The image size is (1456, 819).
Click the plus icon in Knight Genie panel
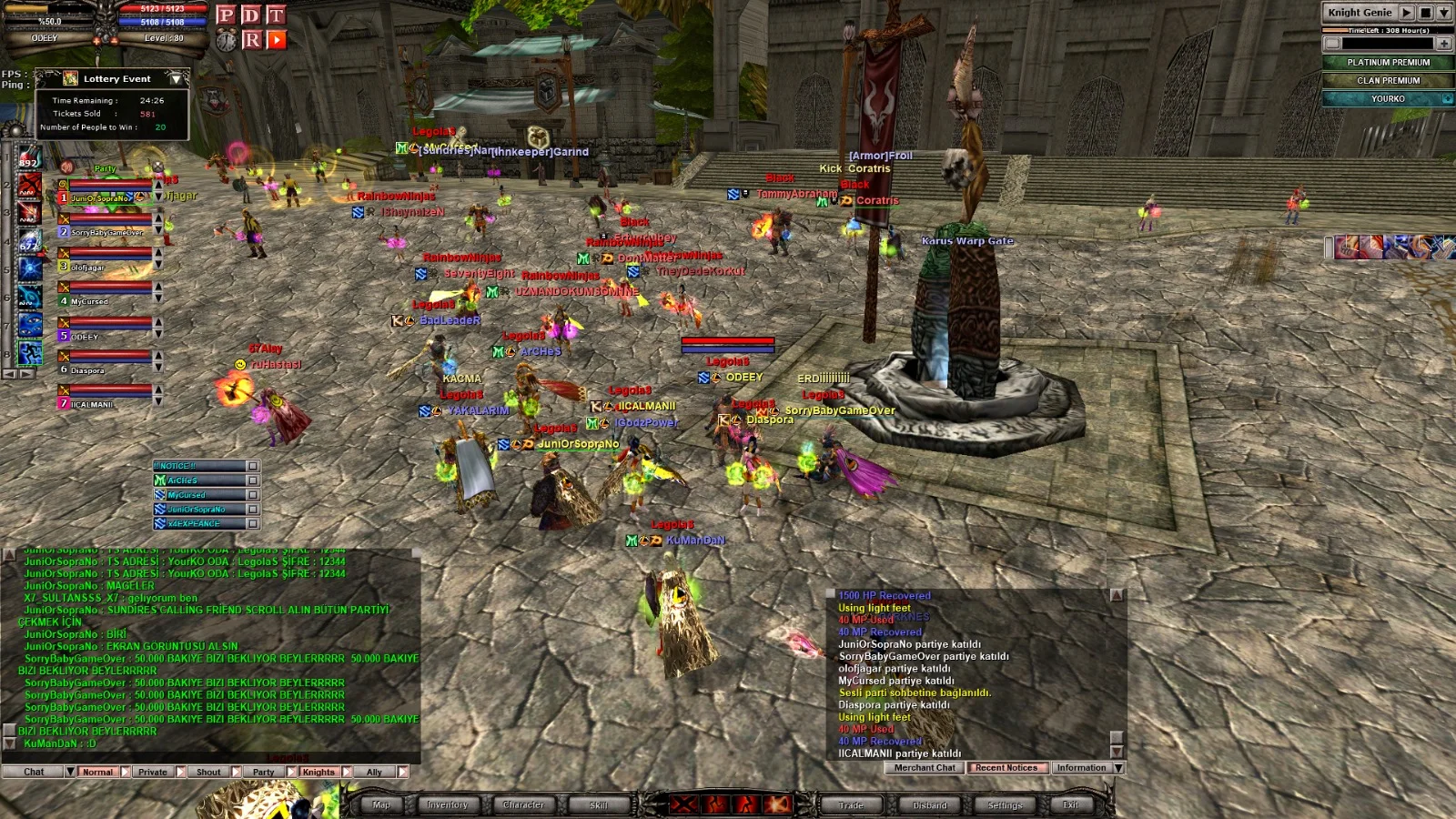pos(1444,44)
